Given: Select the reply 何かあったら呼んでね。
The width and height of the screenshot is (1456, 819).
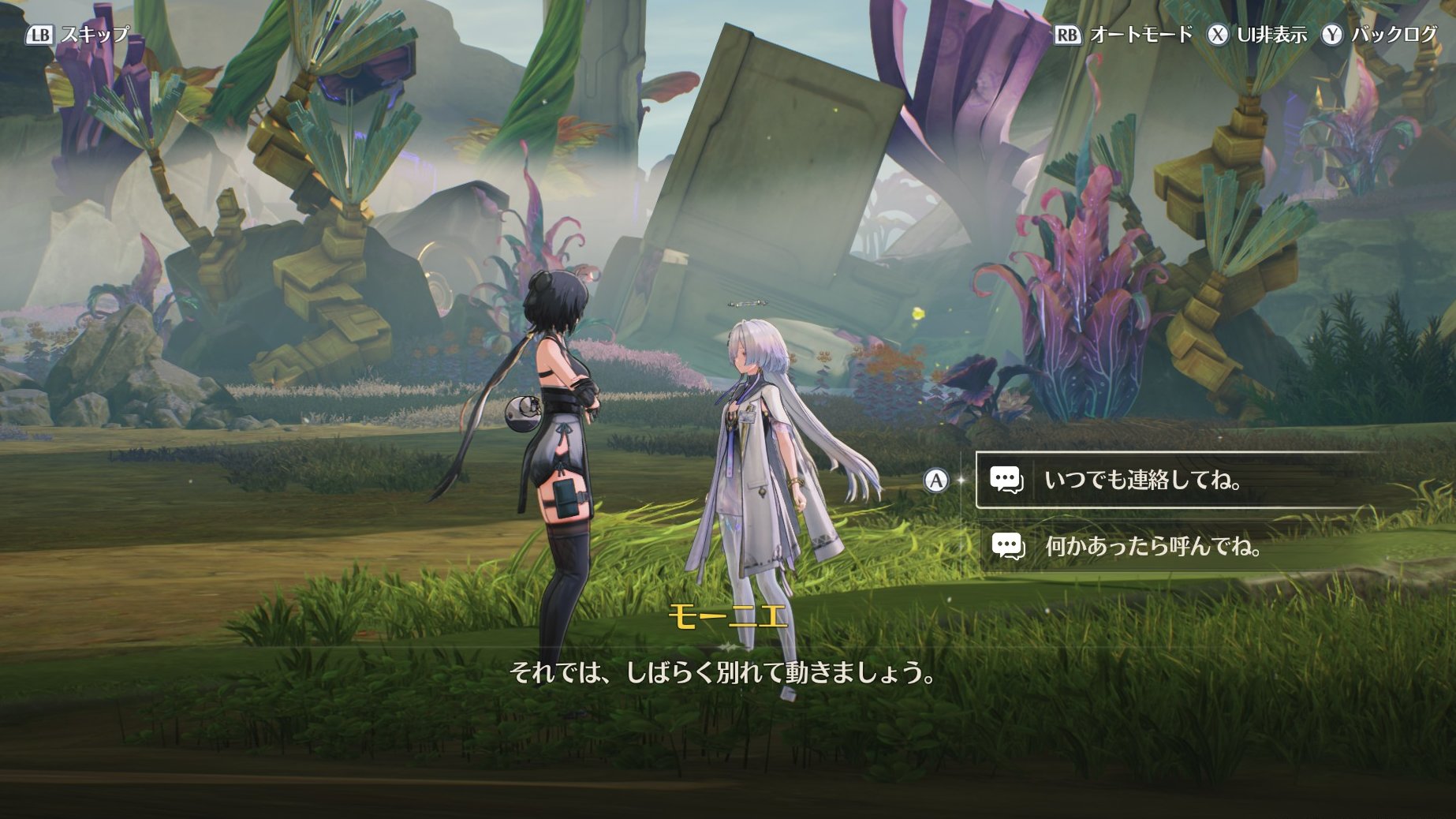Looking at the screenshot, I should pyautogui.click(x=1152, y=546).
